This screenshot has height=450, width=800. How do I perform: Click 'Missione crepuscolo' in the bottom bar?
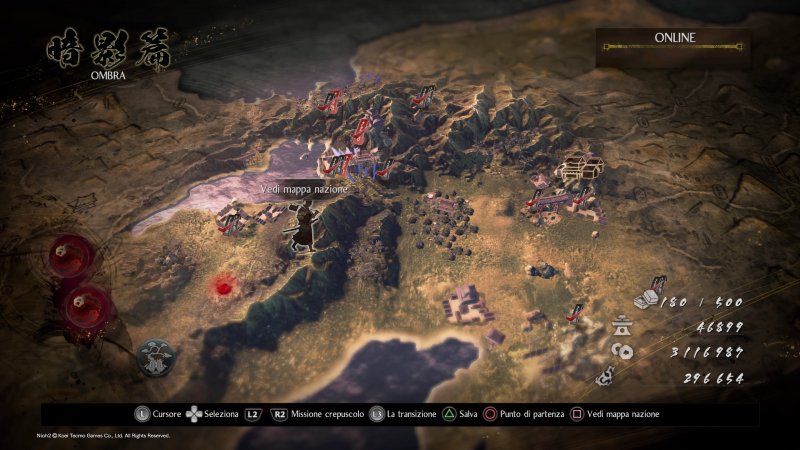[x=322, y=413]
